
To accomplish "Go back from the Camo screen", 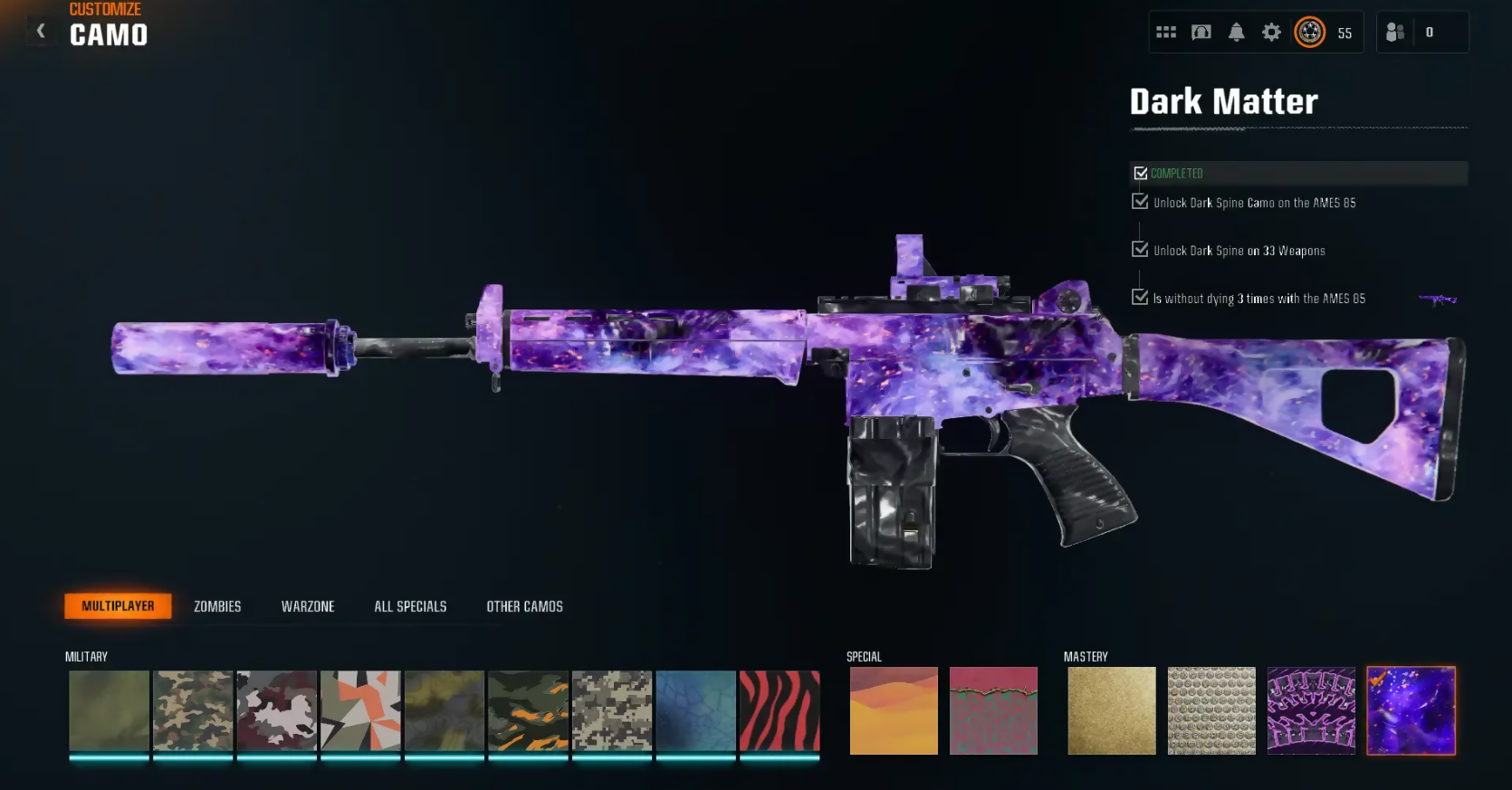I will 41,32.
